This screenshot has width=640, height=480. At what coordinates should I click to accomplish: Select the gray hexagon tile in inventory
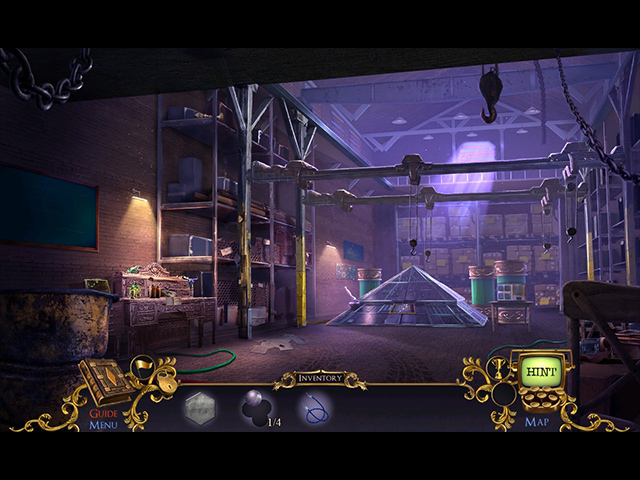click(199, 408)
